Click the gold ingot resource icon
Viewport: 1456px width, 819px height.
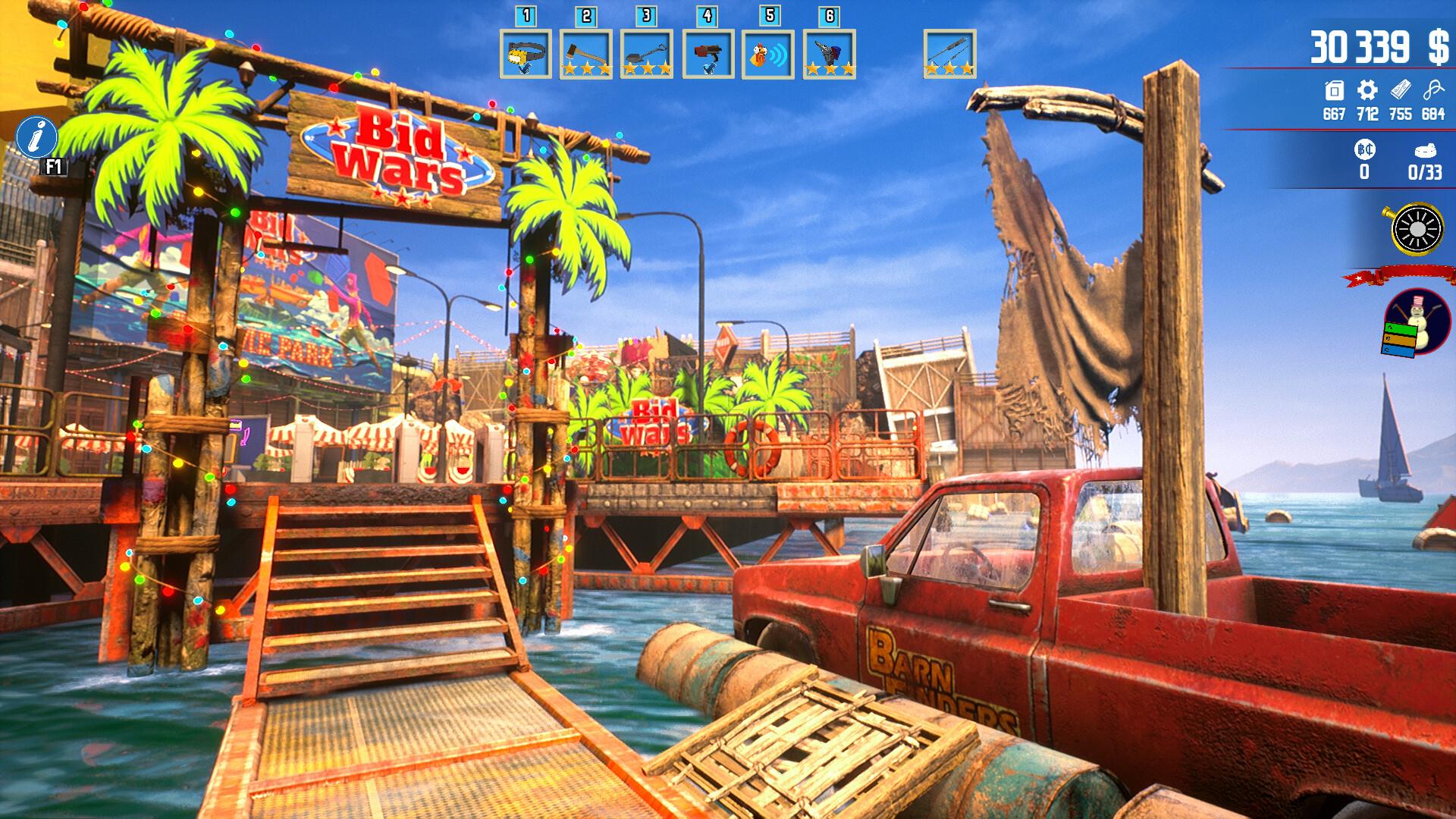click(x=1401, y=89)
